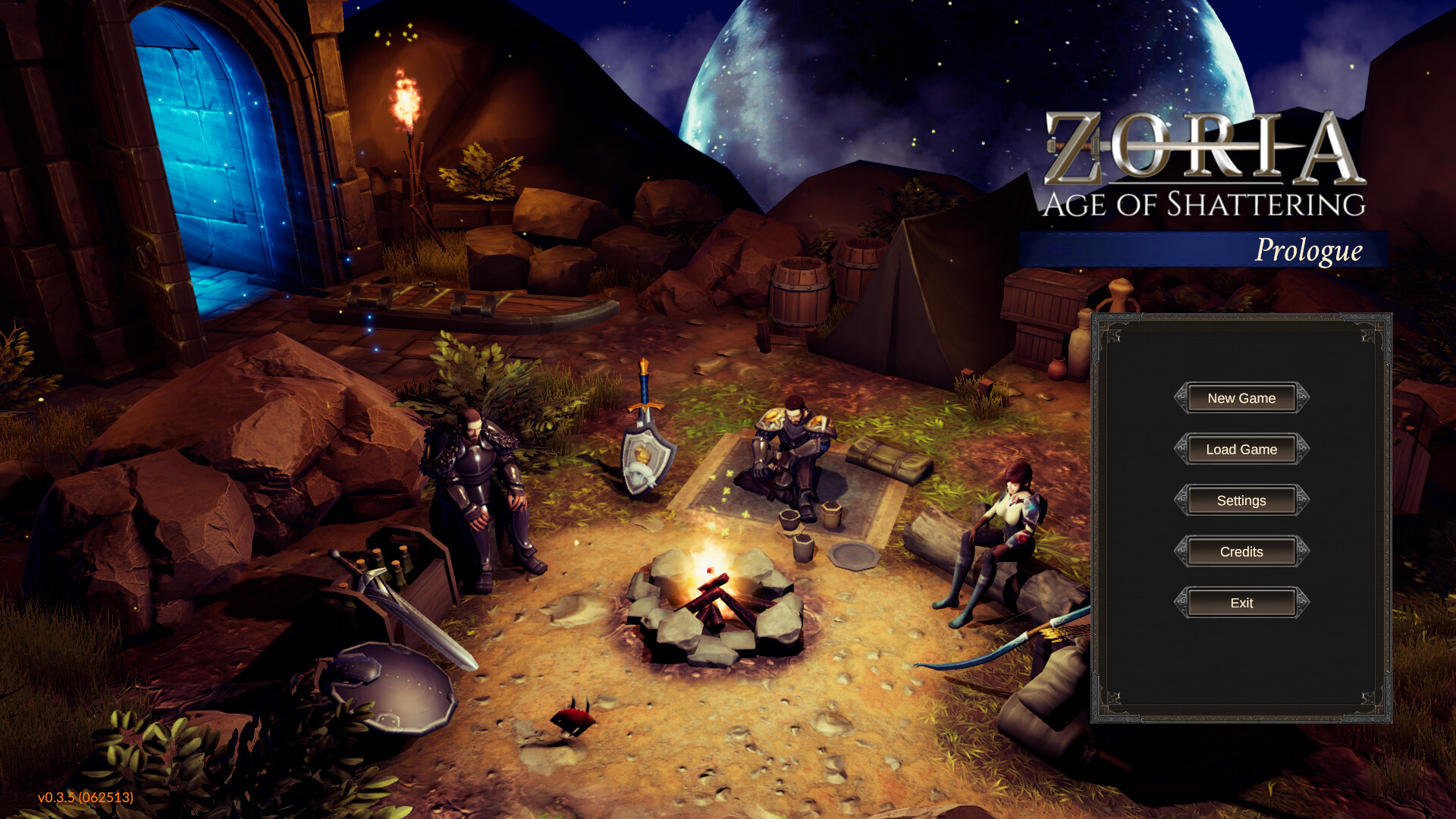
Task: Click the ornate left flourish beside New Game
Action: point(1181,397)
